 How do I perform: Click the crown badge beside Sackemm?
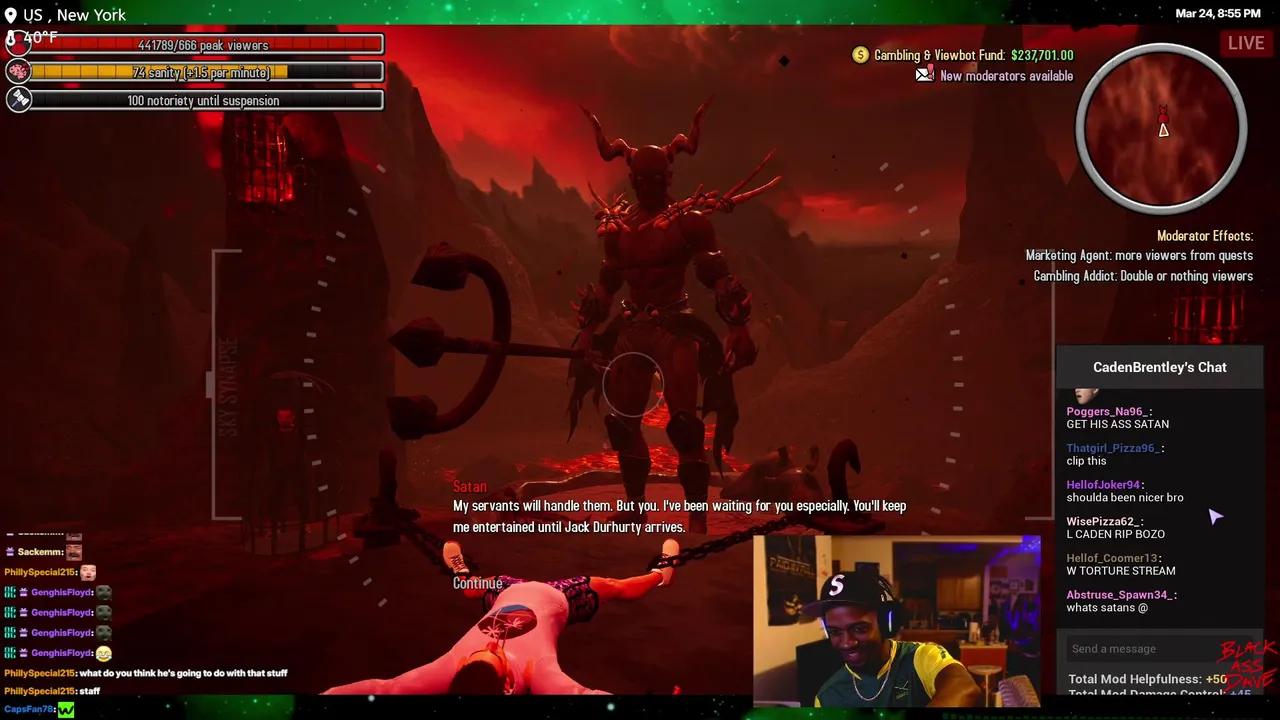(x=9, y=552)
